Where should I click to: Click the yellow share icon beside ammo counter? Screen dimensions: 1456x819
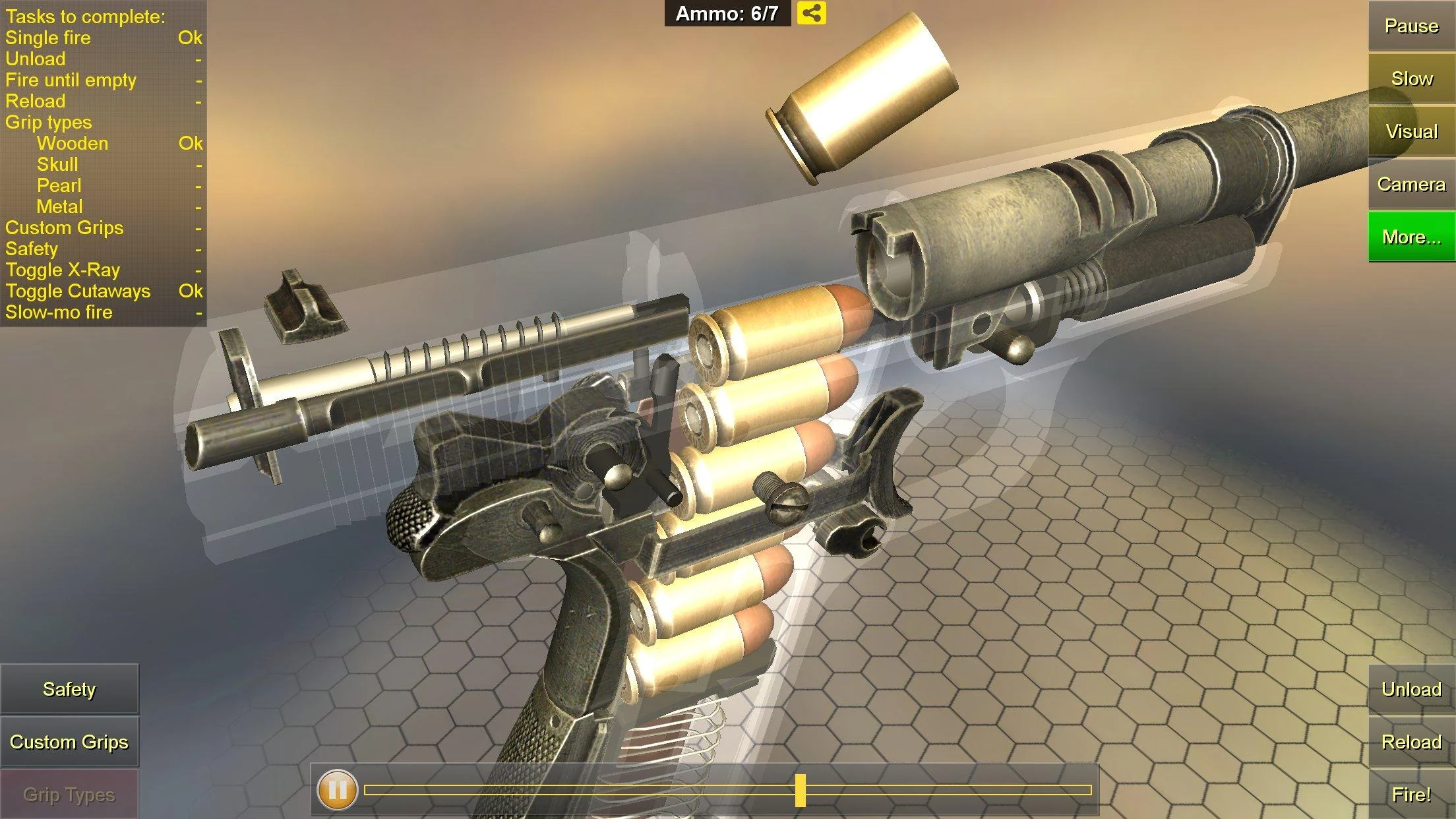[x=813, y=13]
